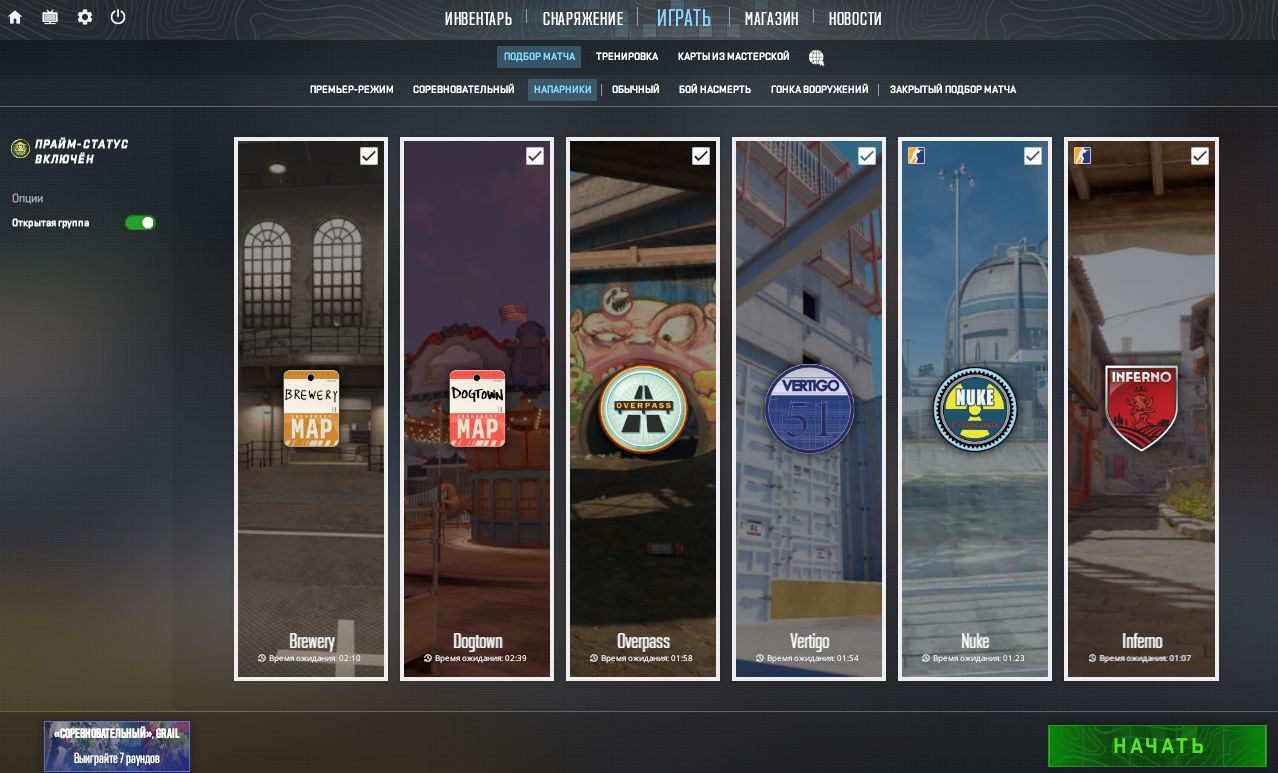Viewport: 1278px width, 773px height.
Task: Uncheck the Inferno map checkbox
Action: click(1199, 155)
